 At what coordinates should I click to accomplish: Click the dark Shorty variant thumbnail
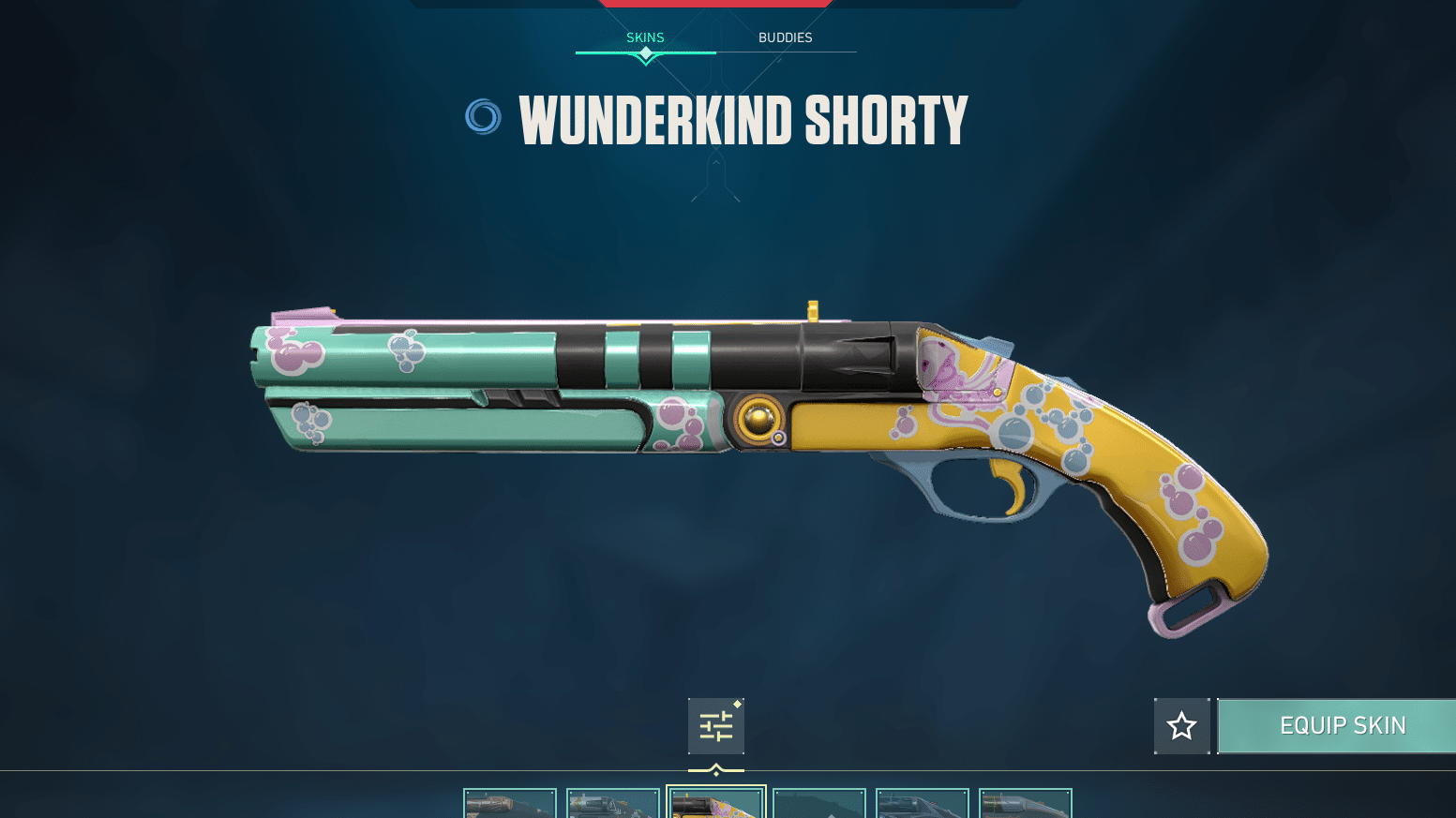point(923,804)
